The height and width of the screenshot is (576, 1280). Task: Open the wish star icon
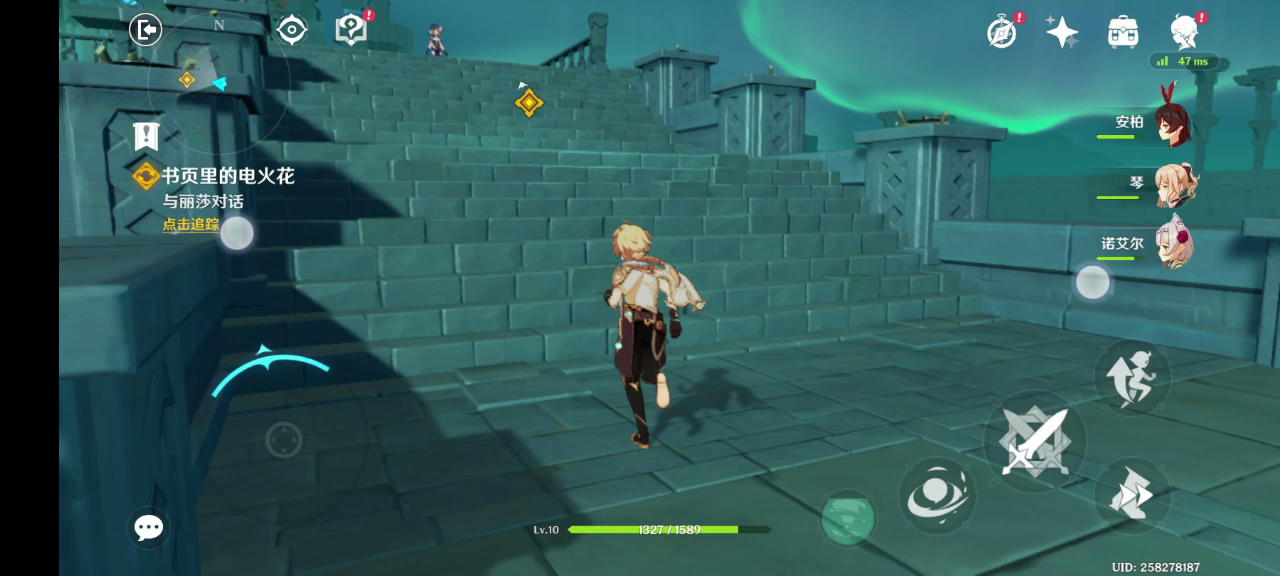(1062, 32)
